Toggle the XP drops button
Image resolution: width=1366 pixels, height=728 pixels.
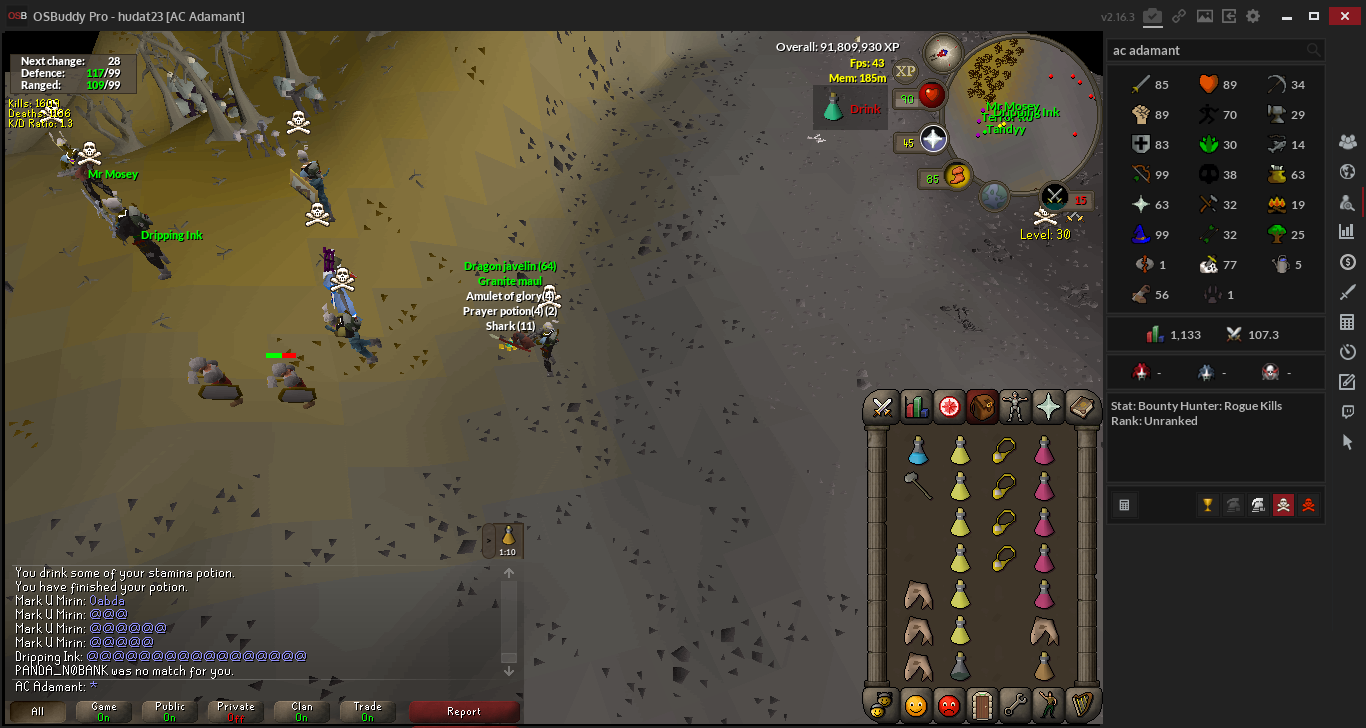tap(905, 70)
